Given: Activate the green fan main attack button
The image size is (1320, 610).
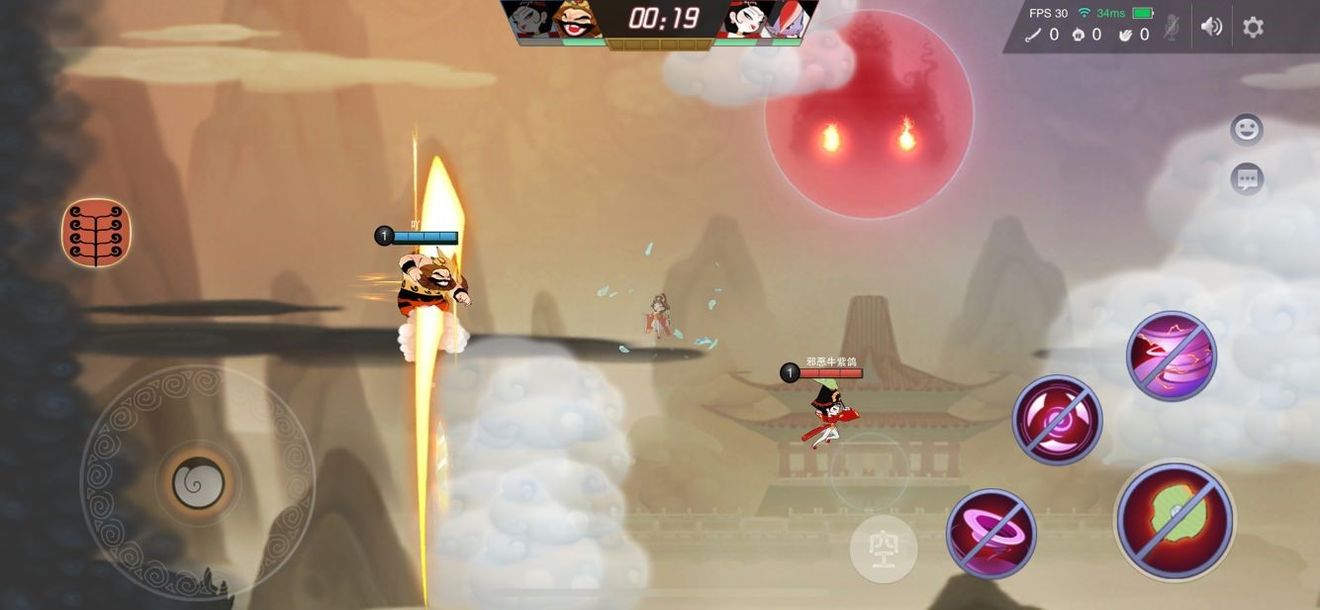Looking at the screenshot, I should 1175,520.
